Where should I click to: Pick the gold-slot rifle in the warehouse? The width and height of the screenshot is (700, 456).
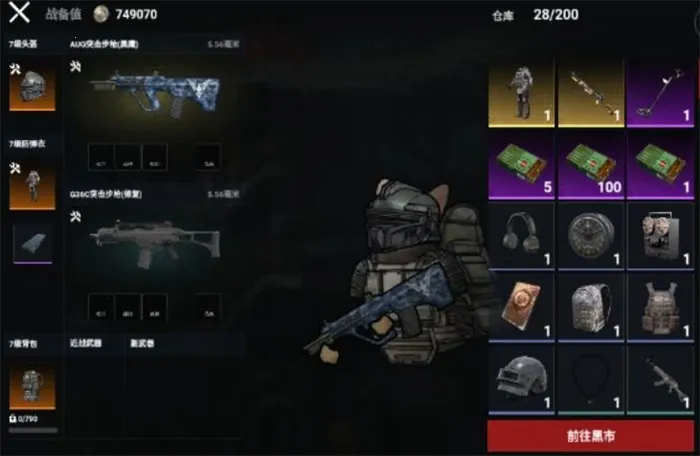590,91
